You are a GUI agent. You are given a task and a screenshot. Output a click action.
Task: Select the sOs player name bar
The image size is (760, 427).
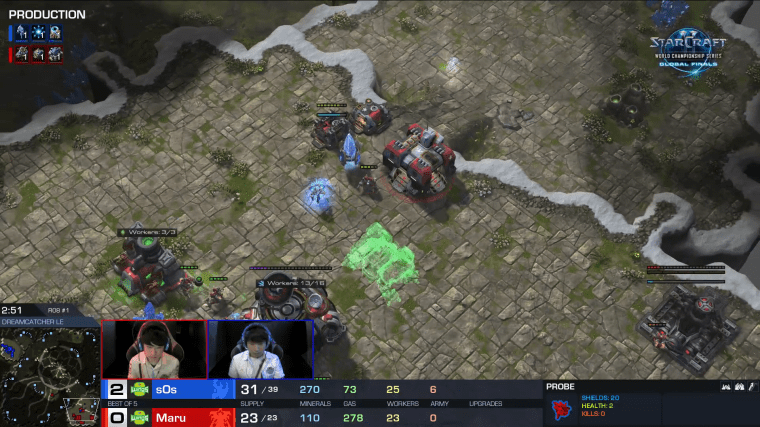pos(180,389)
